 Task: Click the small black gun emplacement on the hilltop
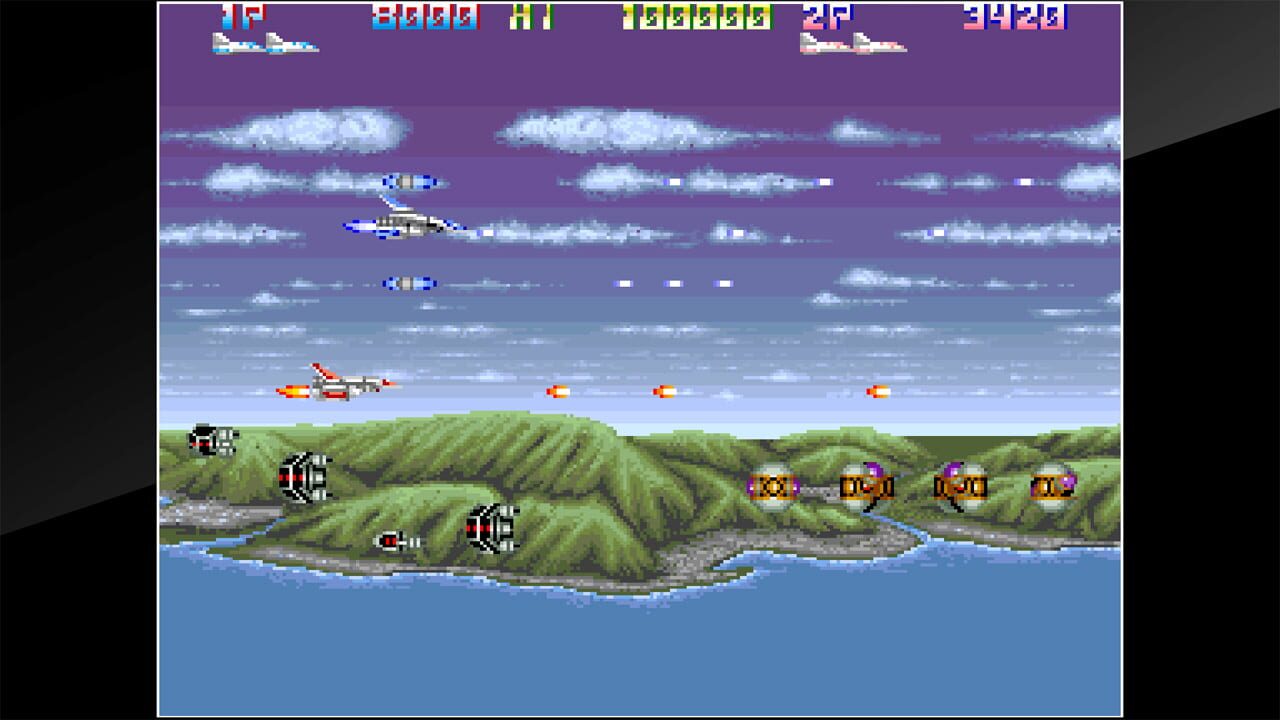pyautogui.click(x=210, y=437)
